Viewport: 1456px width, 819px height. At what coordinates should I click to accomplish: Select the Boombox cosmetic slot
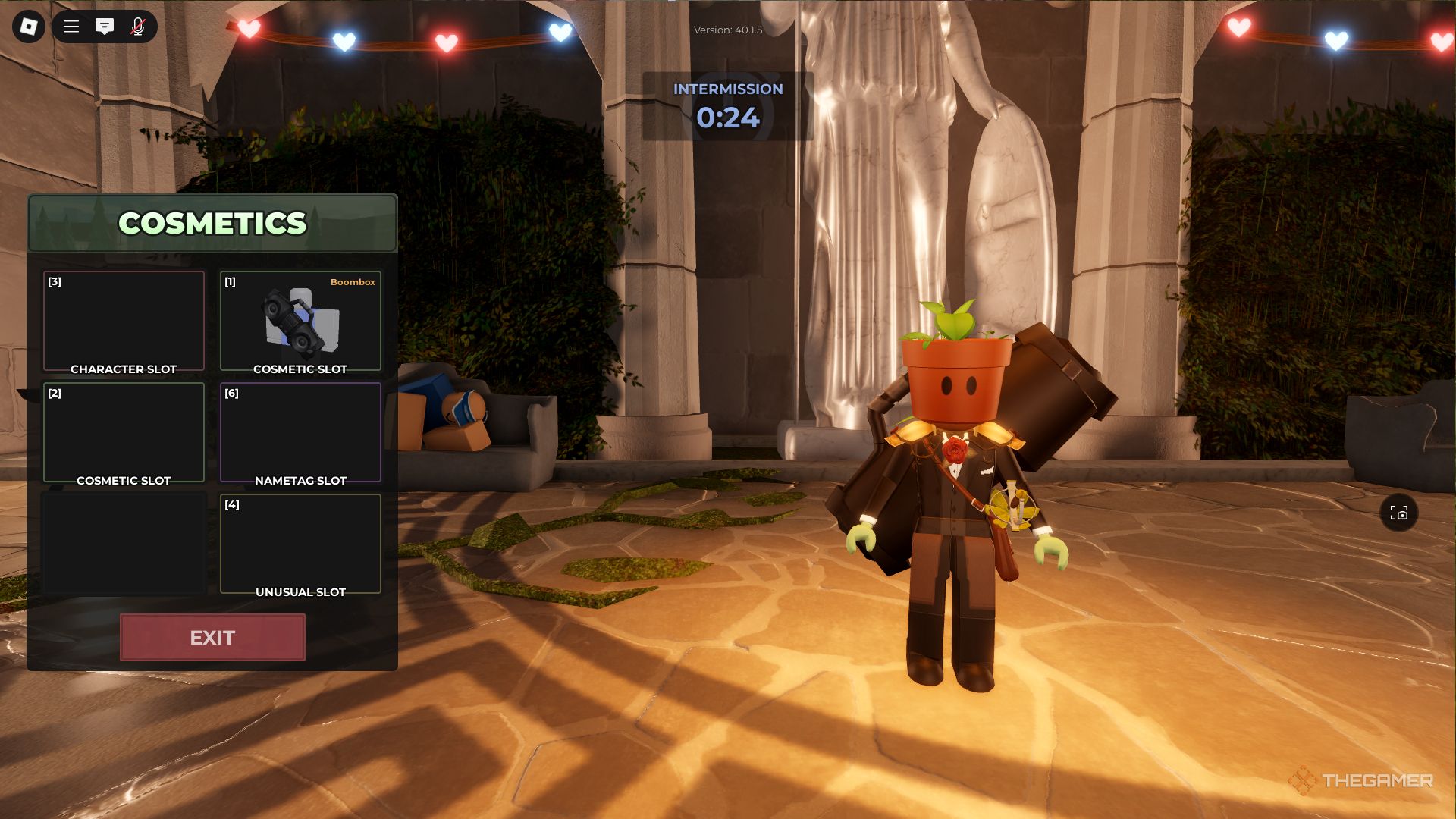tap(300, 322)
